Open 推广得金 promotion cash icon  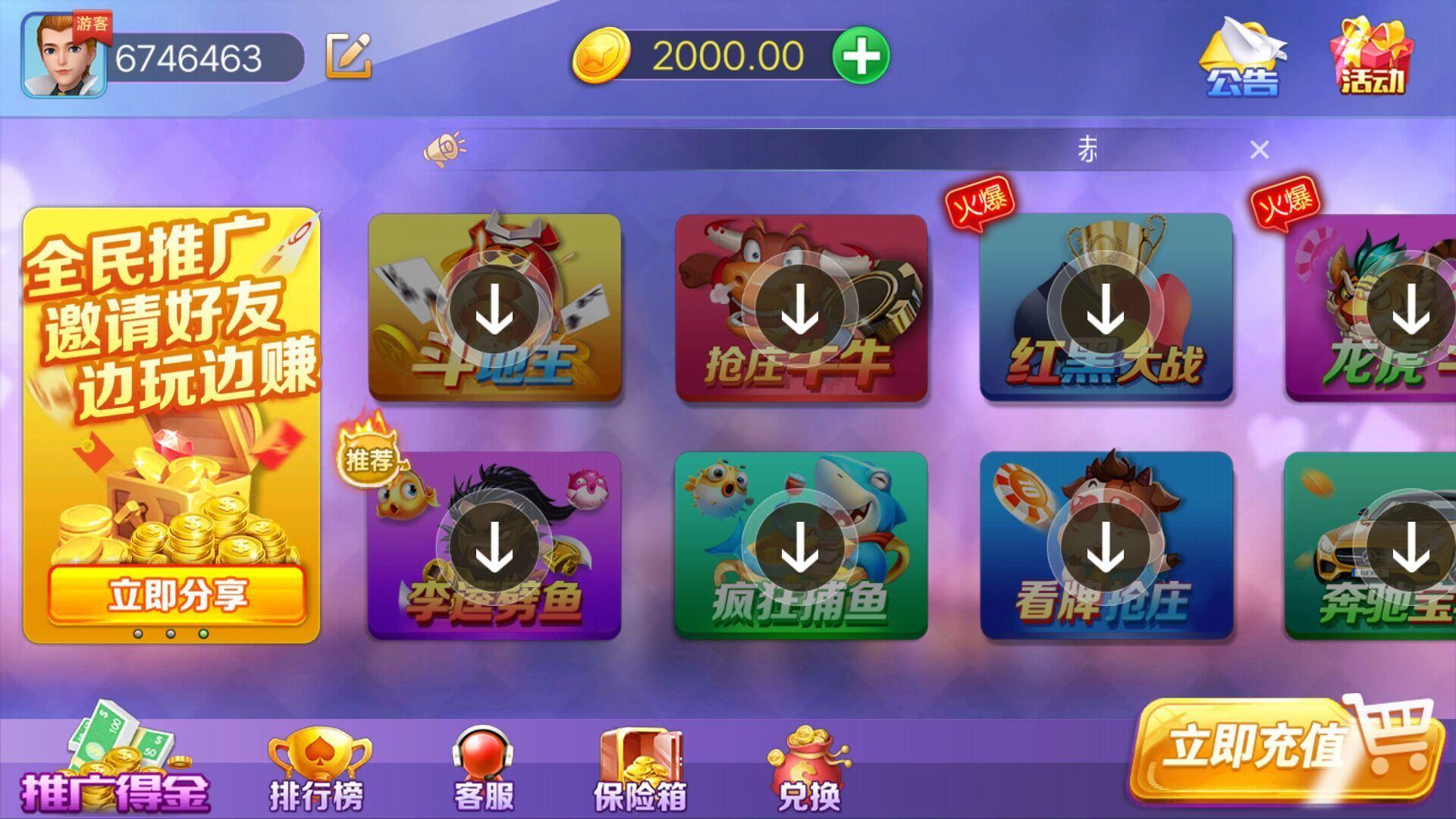point(114,766)
